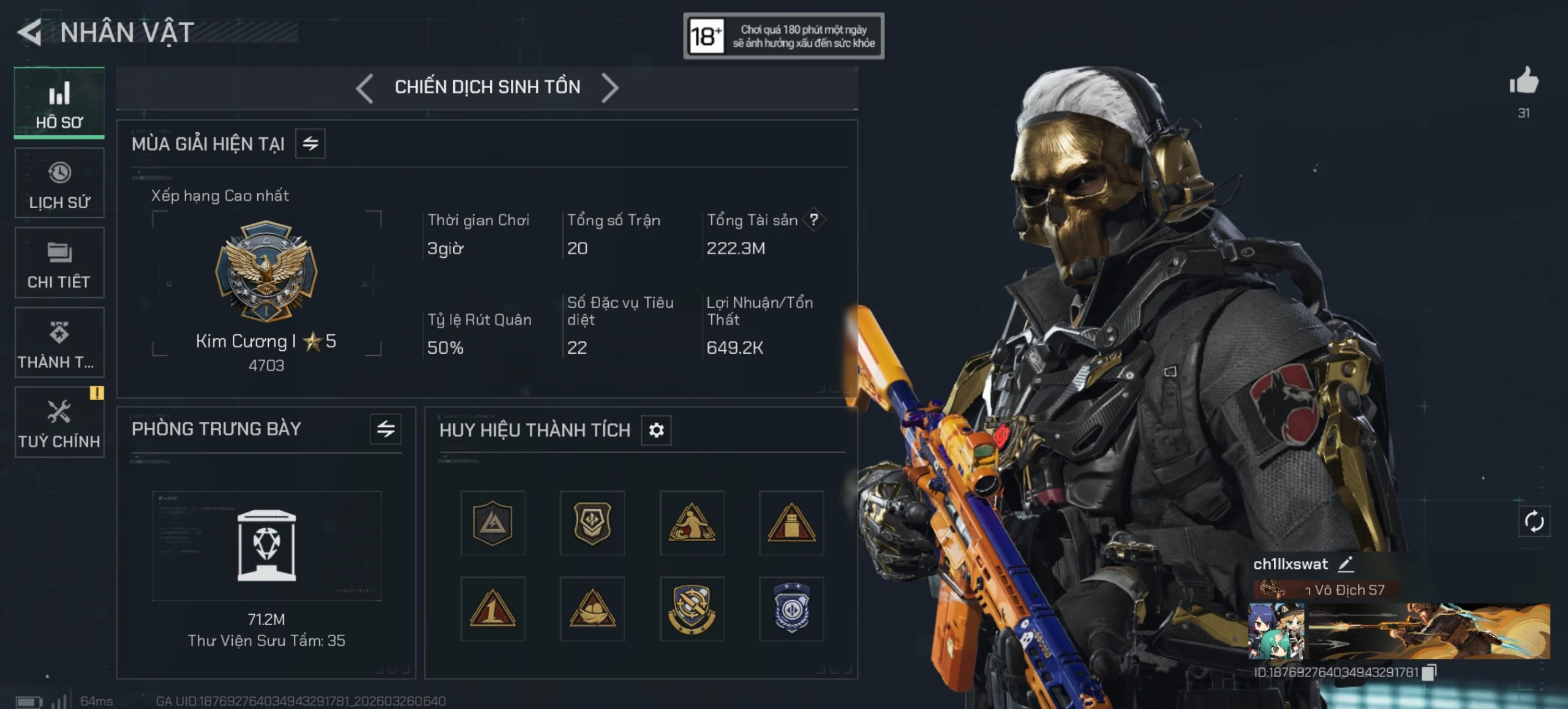Switch to the LỊCH SỬ history tab
The image size is (1568, 709).
point(59,184)
